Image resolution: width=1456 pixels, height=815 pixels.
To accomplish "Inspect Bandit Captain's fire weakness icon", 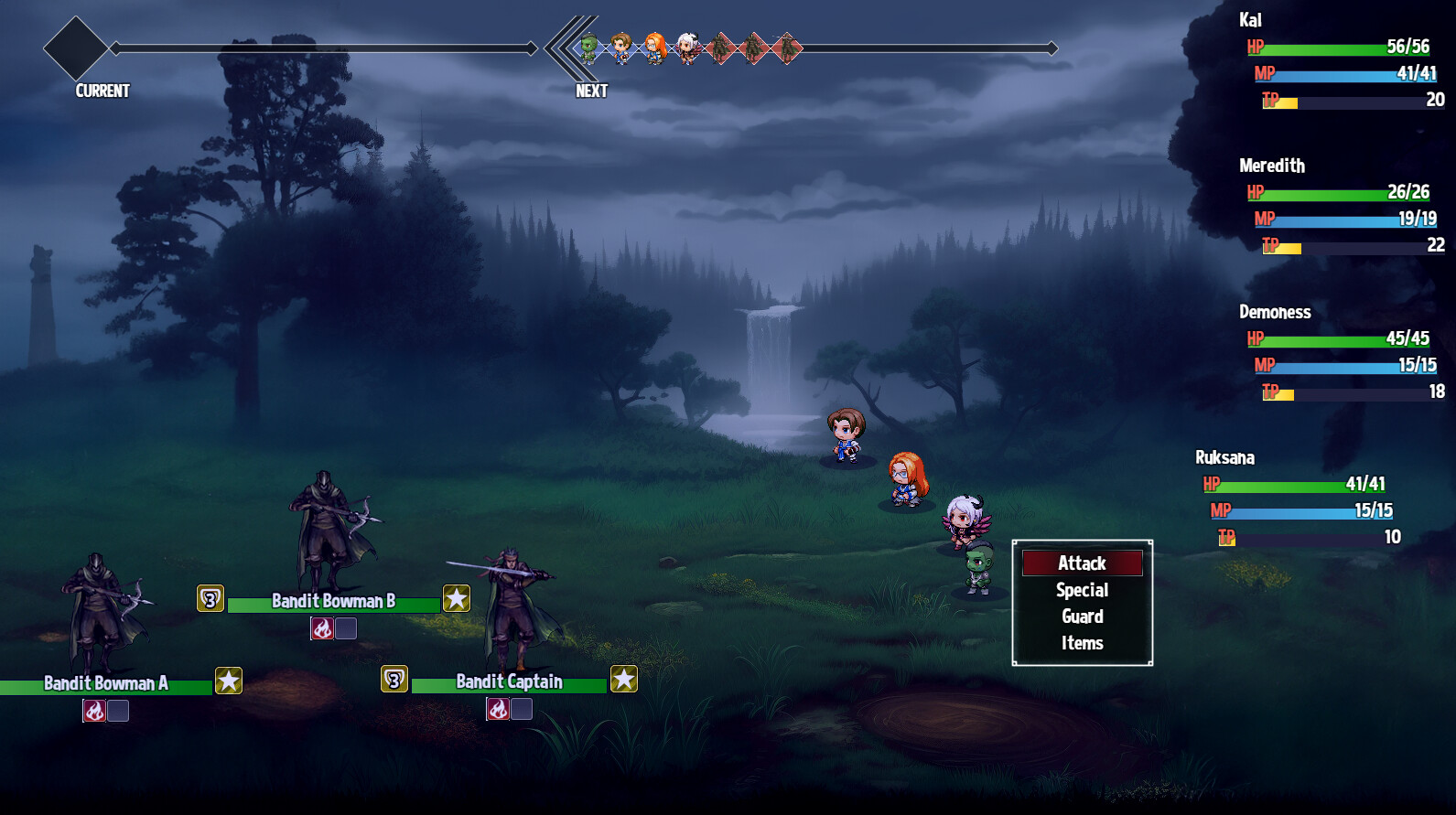I will click(x=498, y=709).
